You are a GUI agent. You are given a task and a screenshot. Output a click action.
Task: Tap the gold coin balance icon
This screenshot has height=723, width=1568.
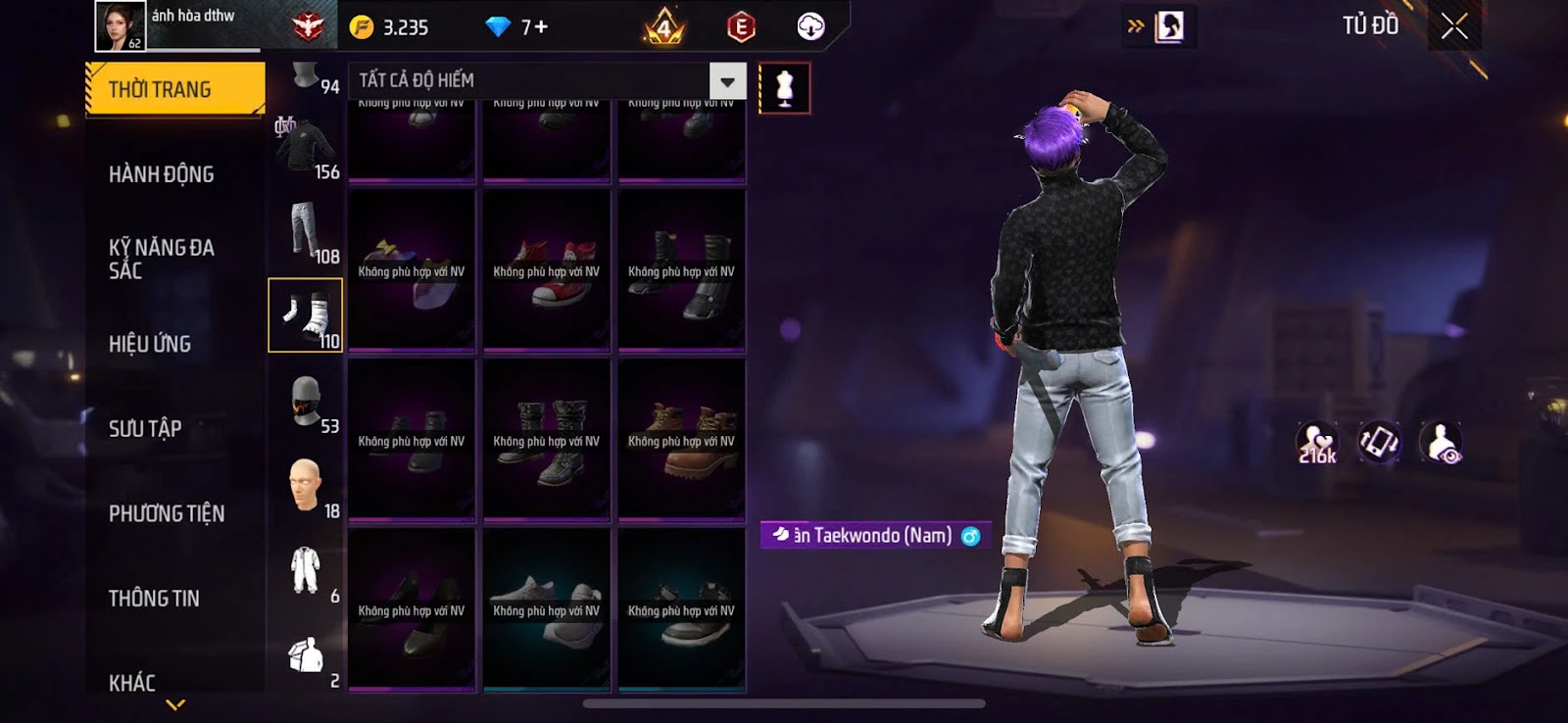(x=362, y=27)
